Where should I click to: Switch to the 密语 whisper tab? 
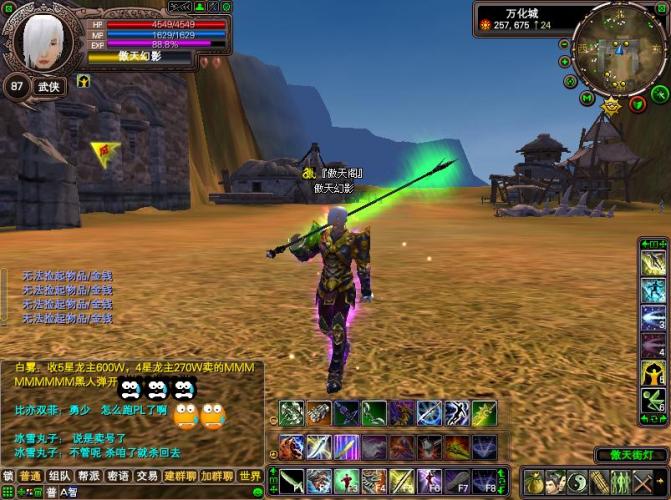118,476
